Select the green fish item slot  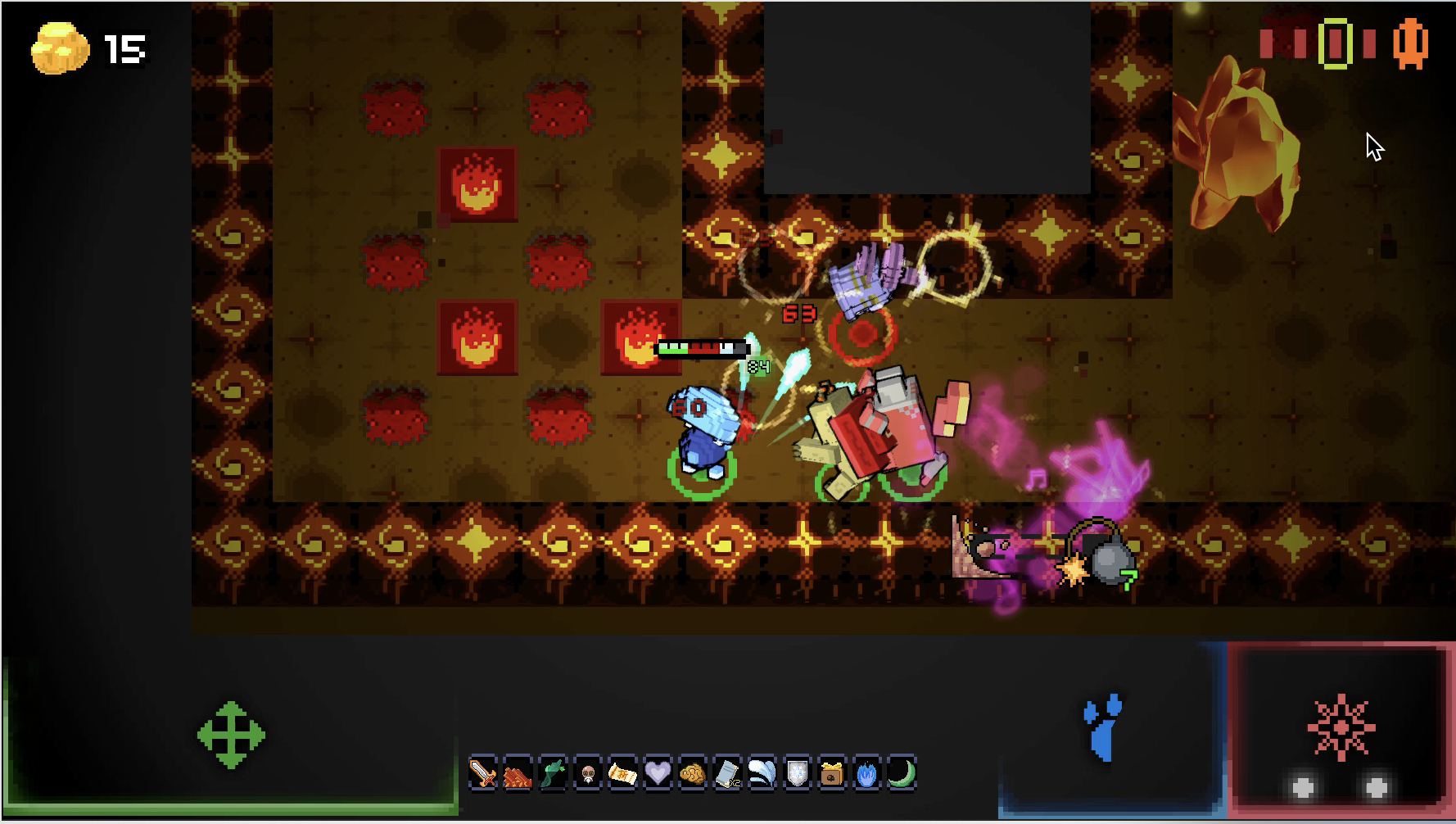553,772
